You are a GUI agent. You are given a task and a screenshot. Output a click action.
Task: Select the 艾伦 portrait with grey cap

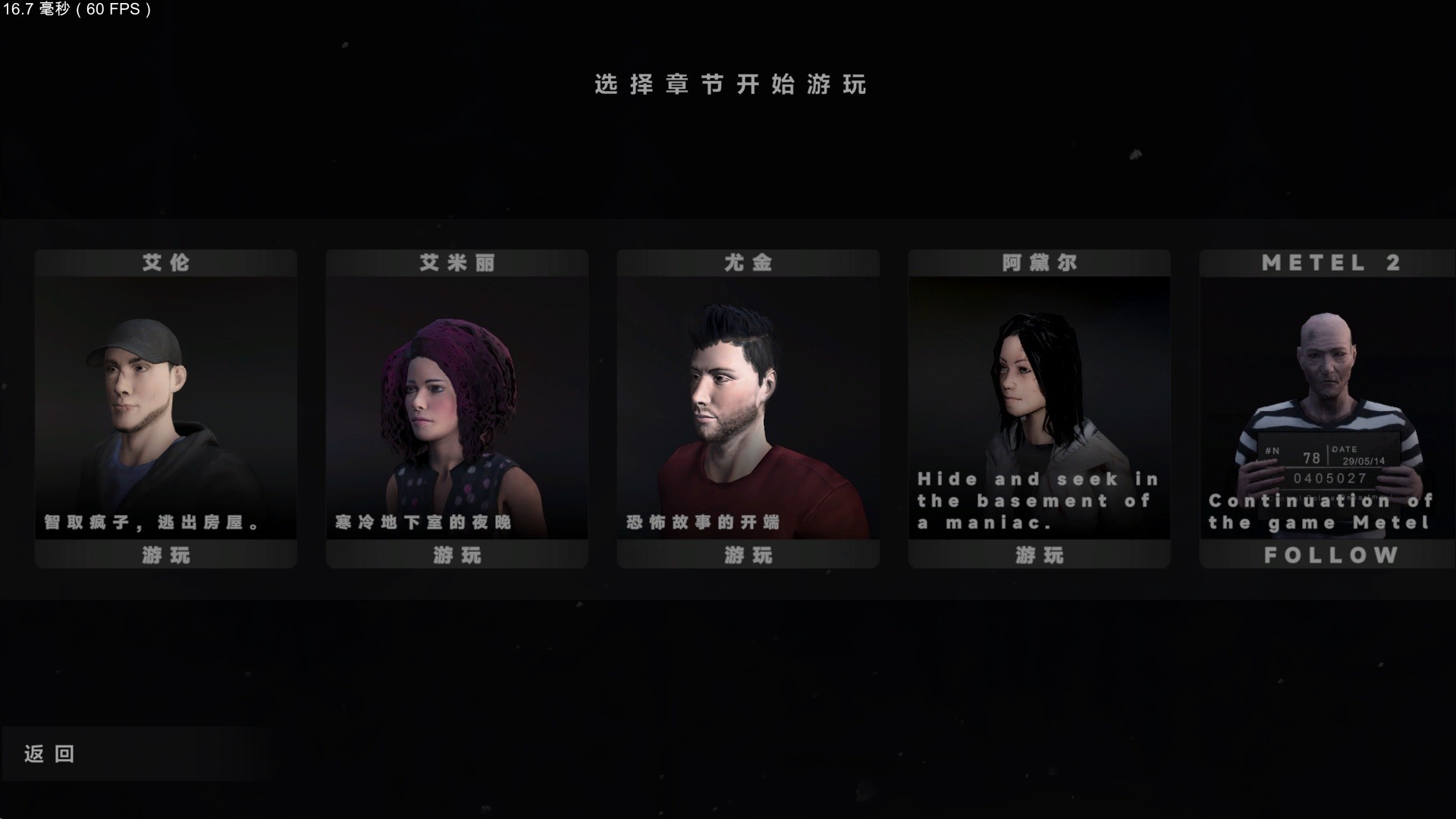click(165, 394)
